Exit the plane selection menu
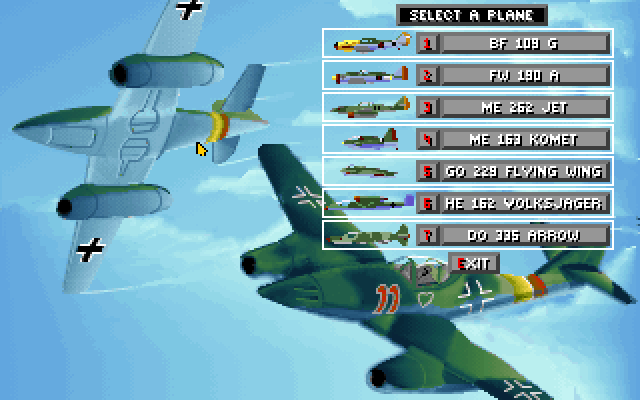 tap(473, 263)
